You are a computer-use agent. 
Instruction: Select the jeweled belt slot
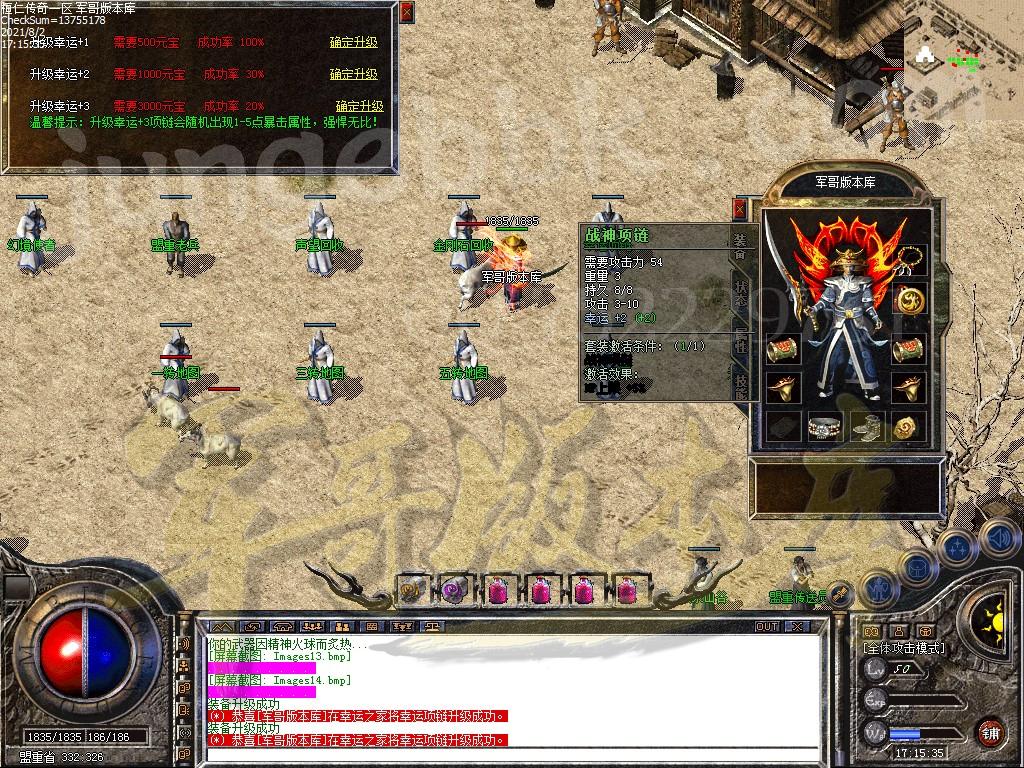pyautogui.click(x=823, y=427)
